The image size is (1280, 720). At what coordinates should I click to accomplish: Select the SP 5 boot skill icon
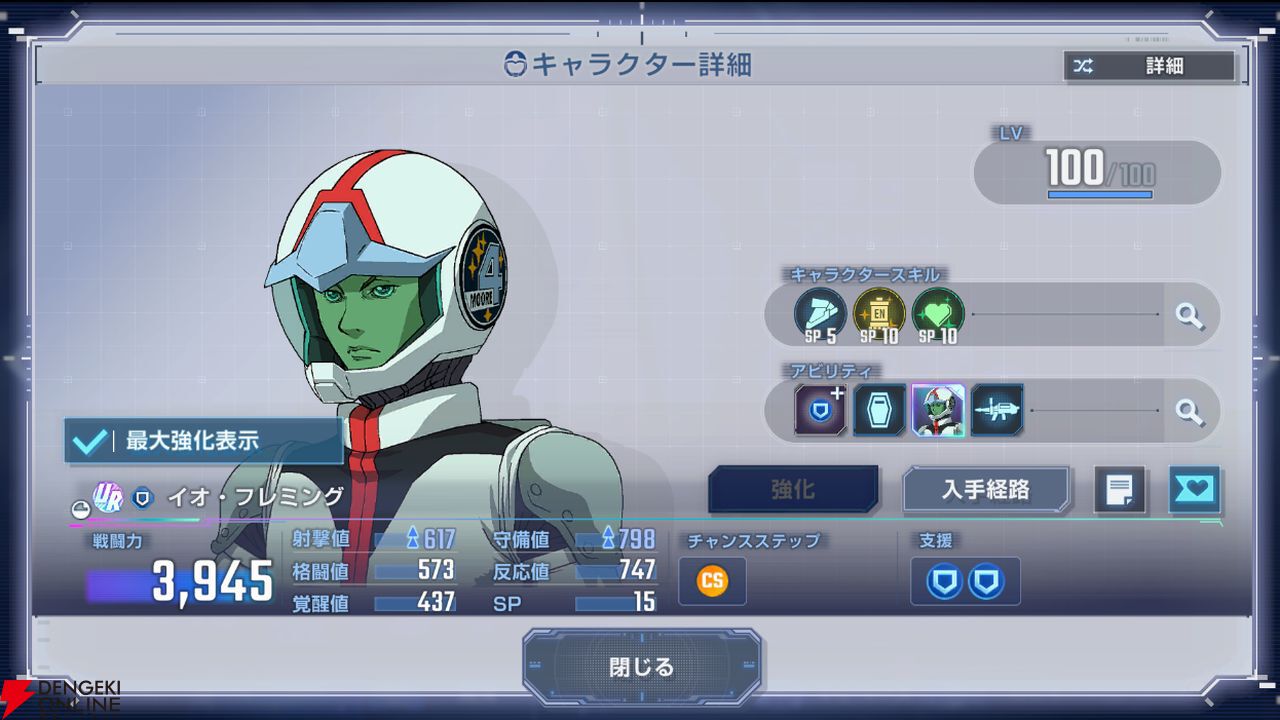pos(820,315)
